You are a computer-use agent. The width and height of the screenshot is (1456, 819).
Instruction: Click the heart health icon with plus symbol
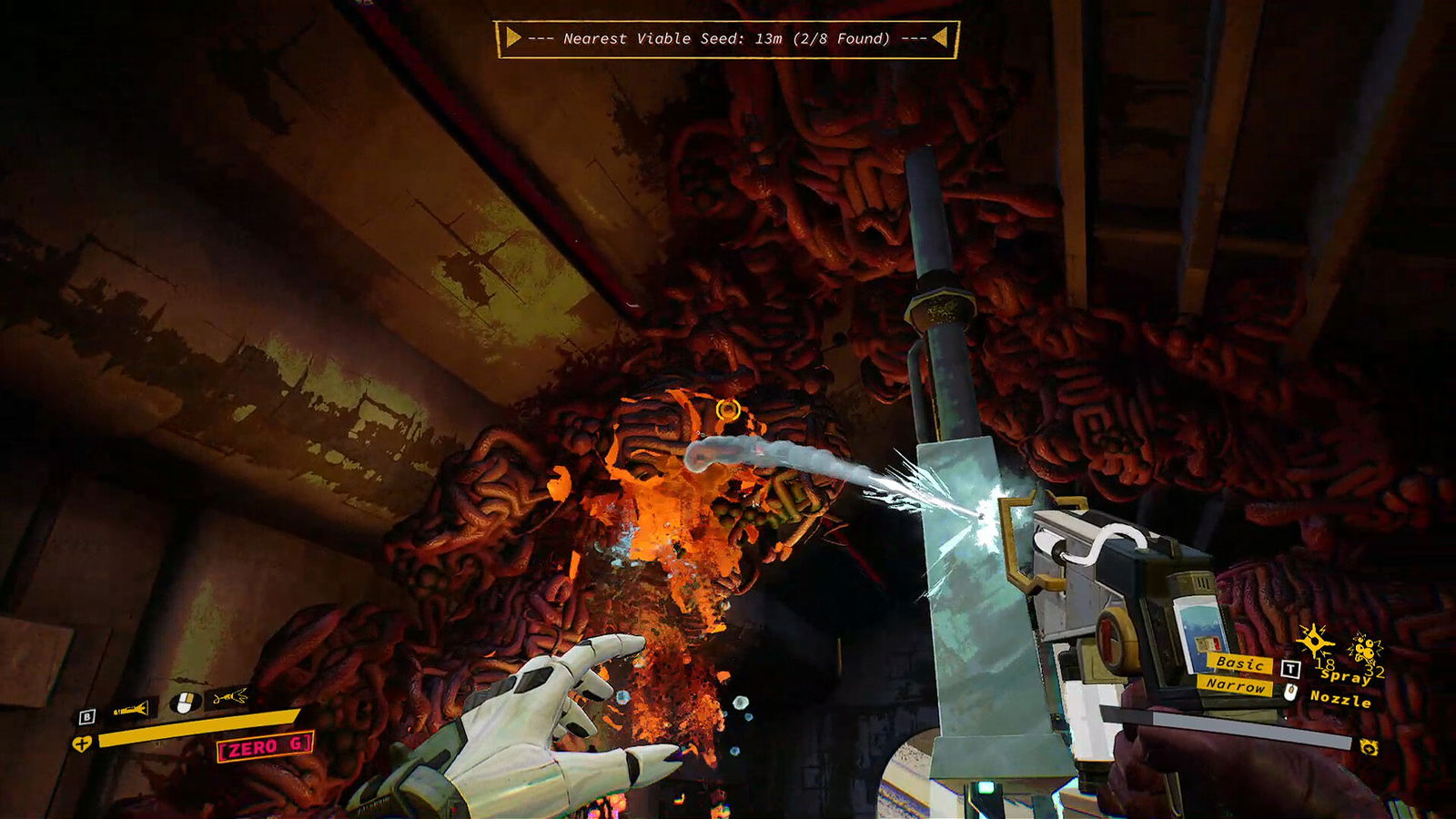[x=82, y=743]
